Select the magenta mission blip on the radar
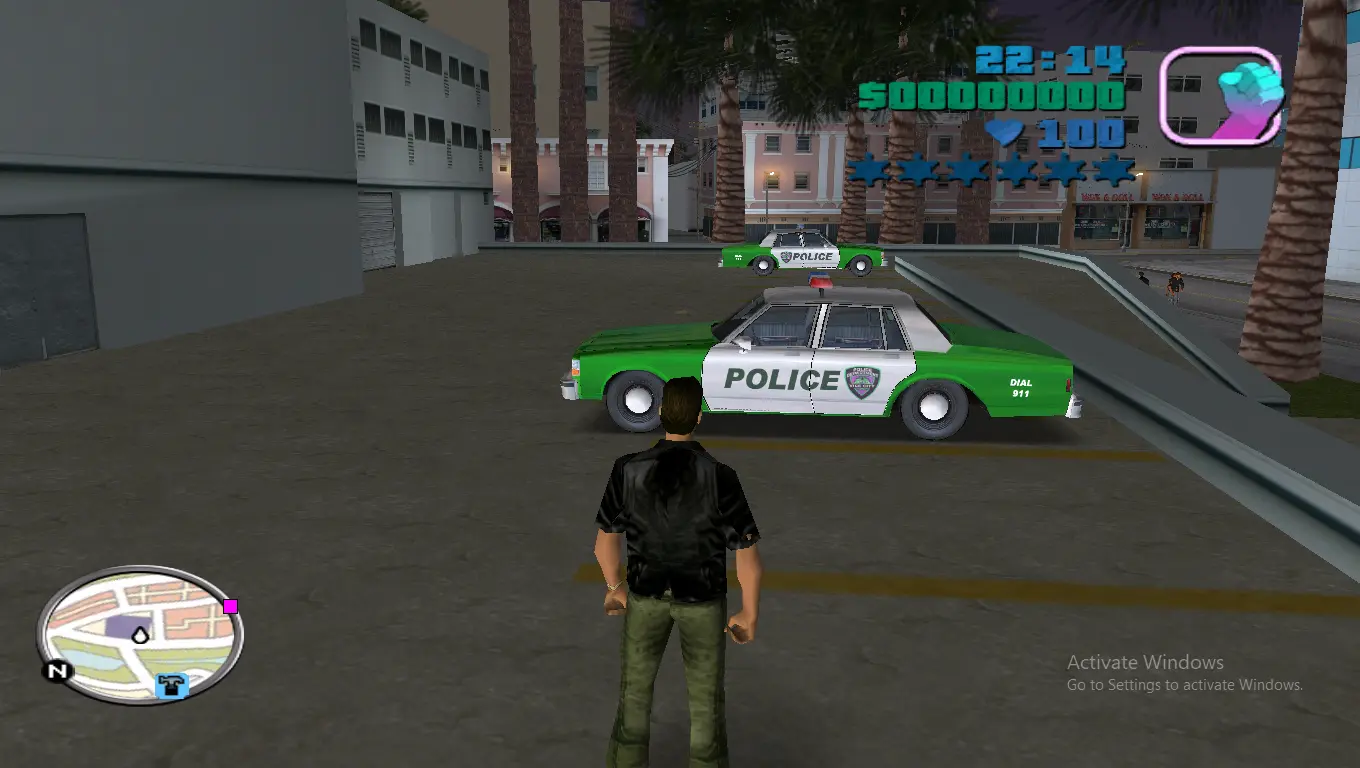Screen dimensions: 1360x768 [x=231, y=605]
